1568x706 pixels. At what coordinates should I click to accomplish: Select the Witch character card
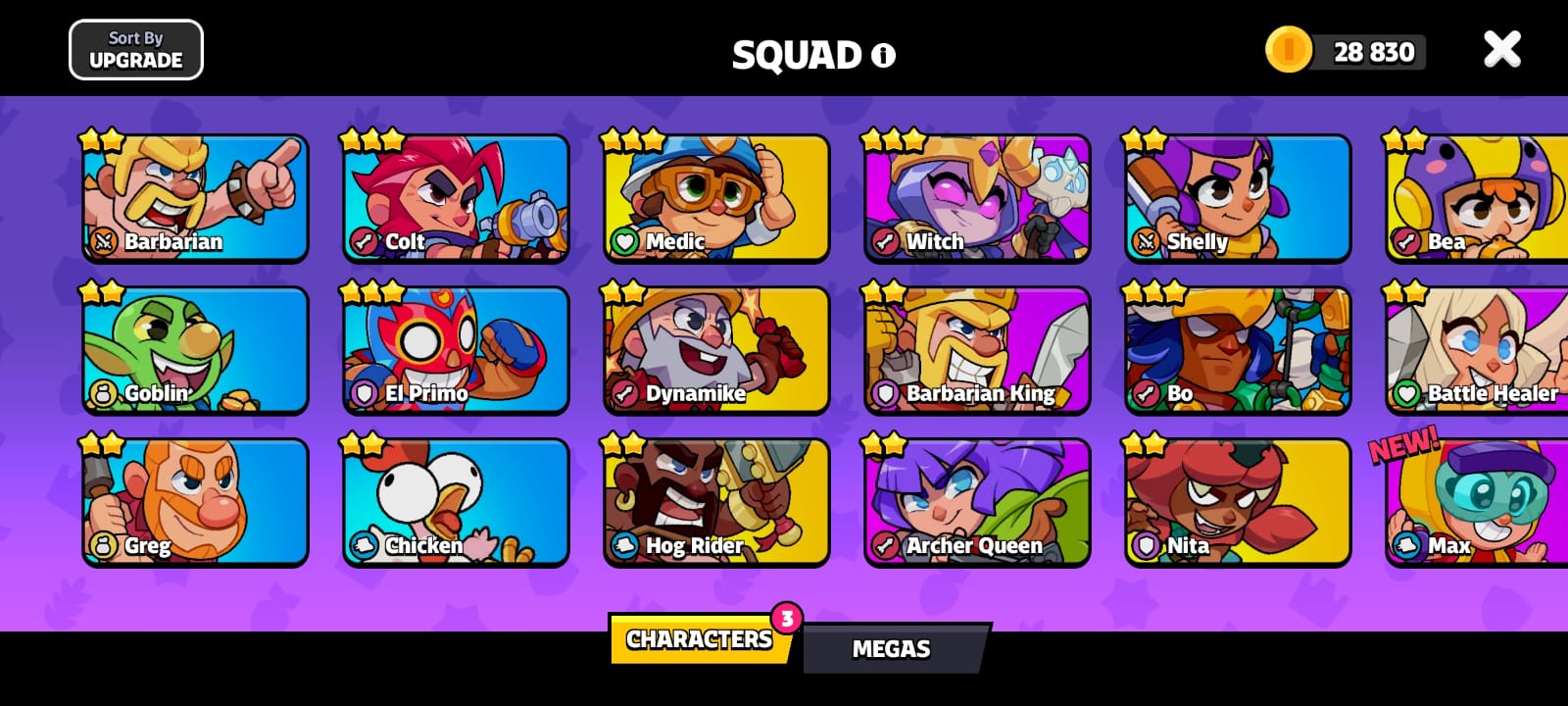[x=976, y=197]
